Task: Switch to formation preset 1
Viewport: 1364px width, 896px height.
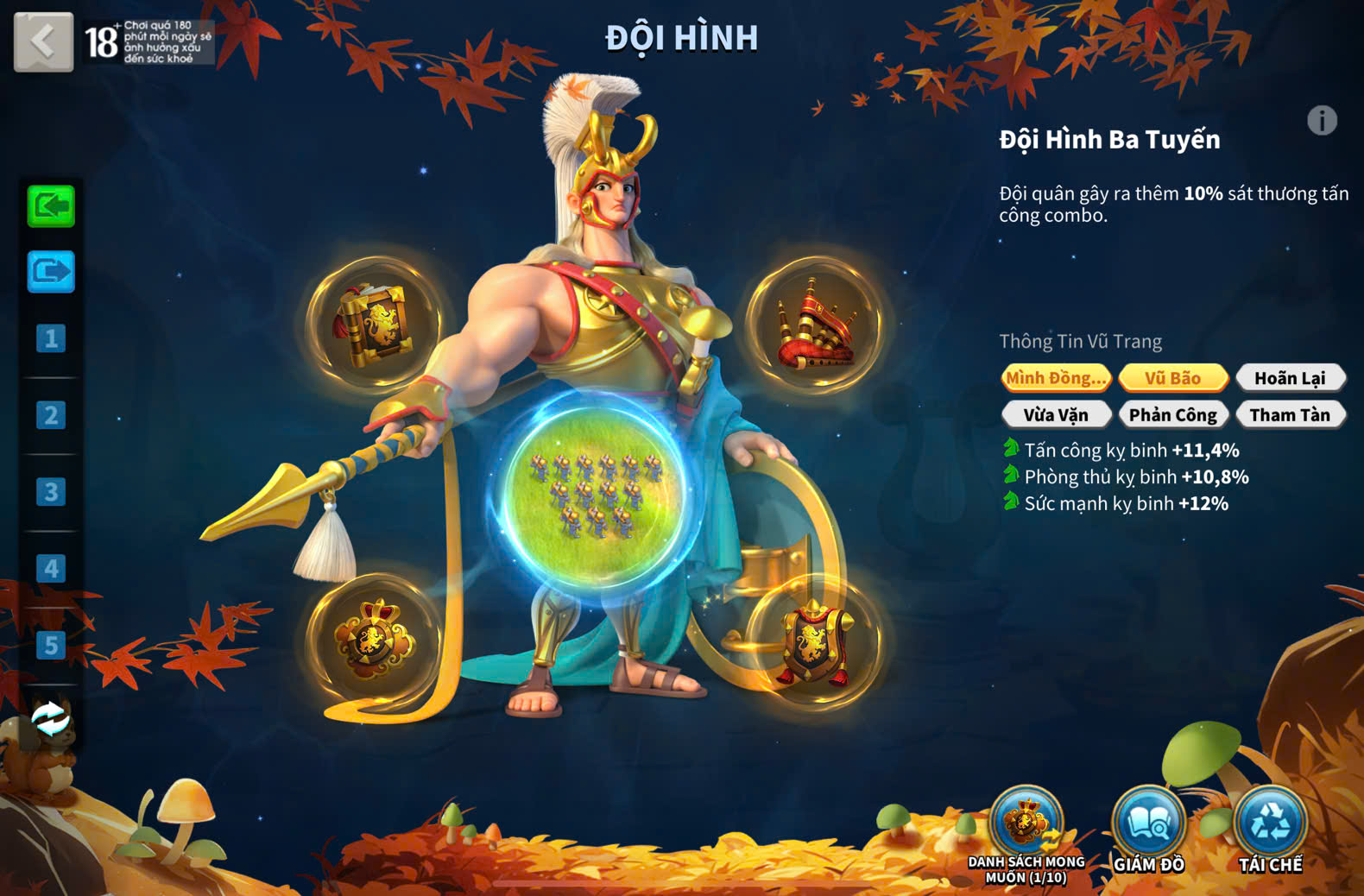Action: coord(51,338)
